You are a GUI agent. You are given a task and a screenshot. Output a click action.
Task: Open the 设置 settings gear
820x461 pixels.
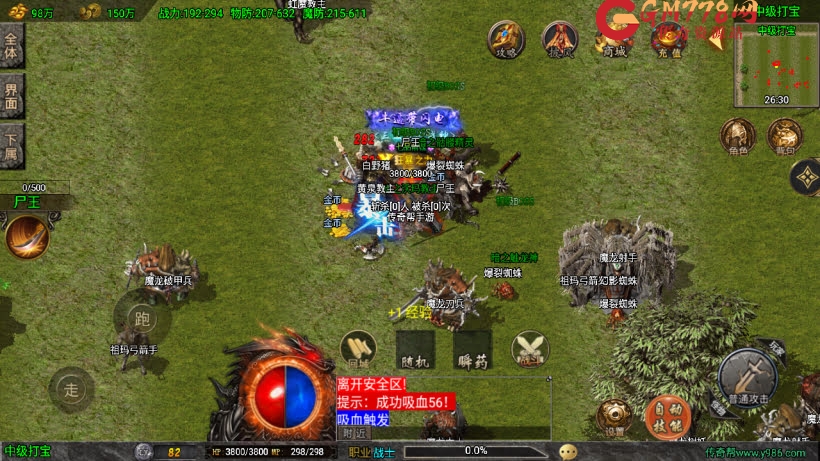click(612, 418)
